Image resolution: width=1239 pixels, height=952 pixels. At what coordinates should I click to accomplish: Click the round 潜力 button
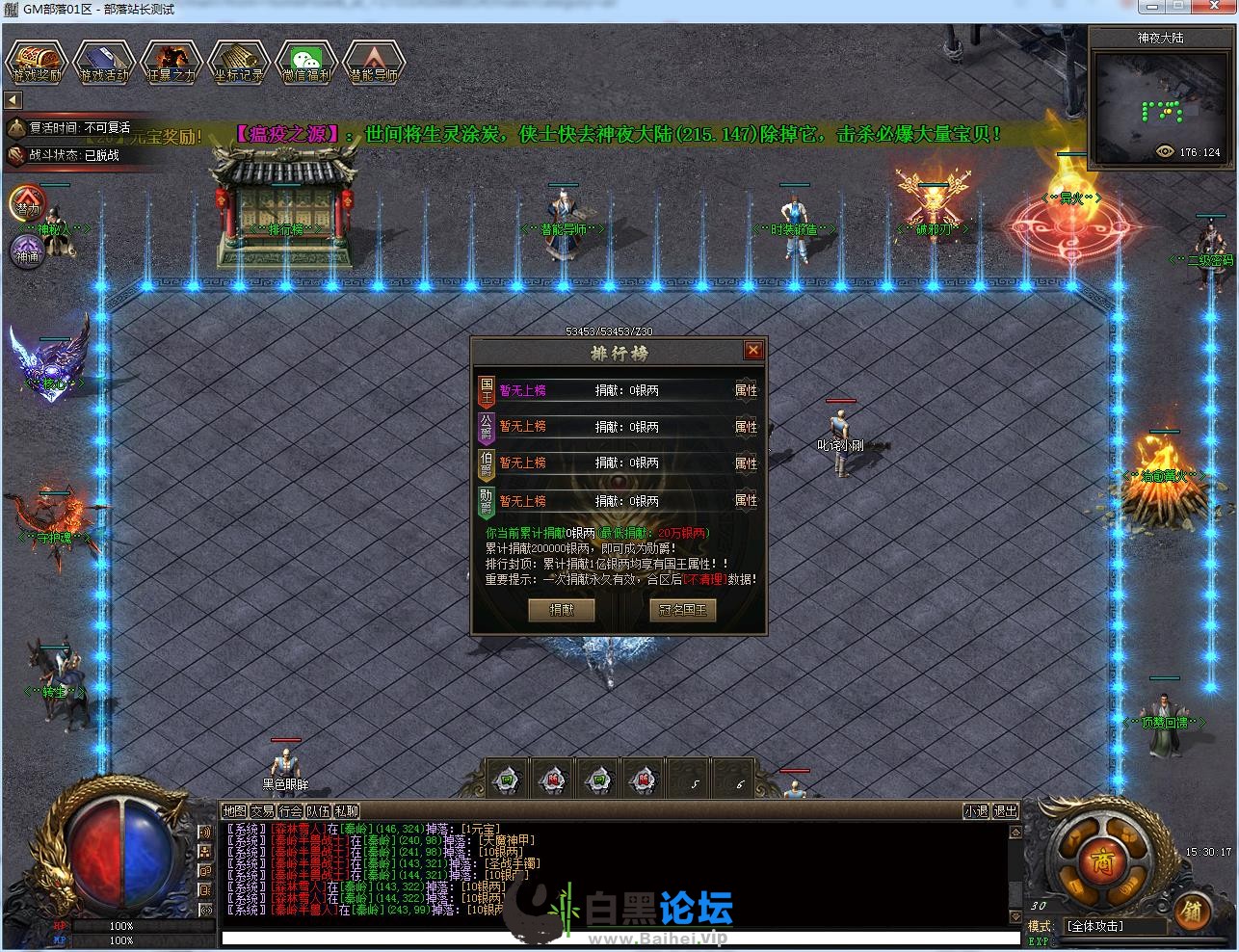[26, 205]
